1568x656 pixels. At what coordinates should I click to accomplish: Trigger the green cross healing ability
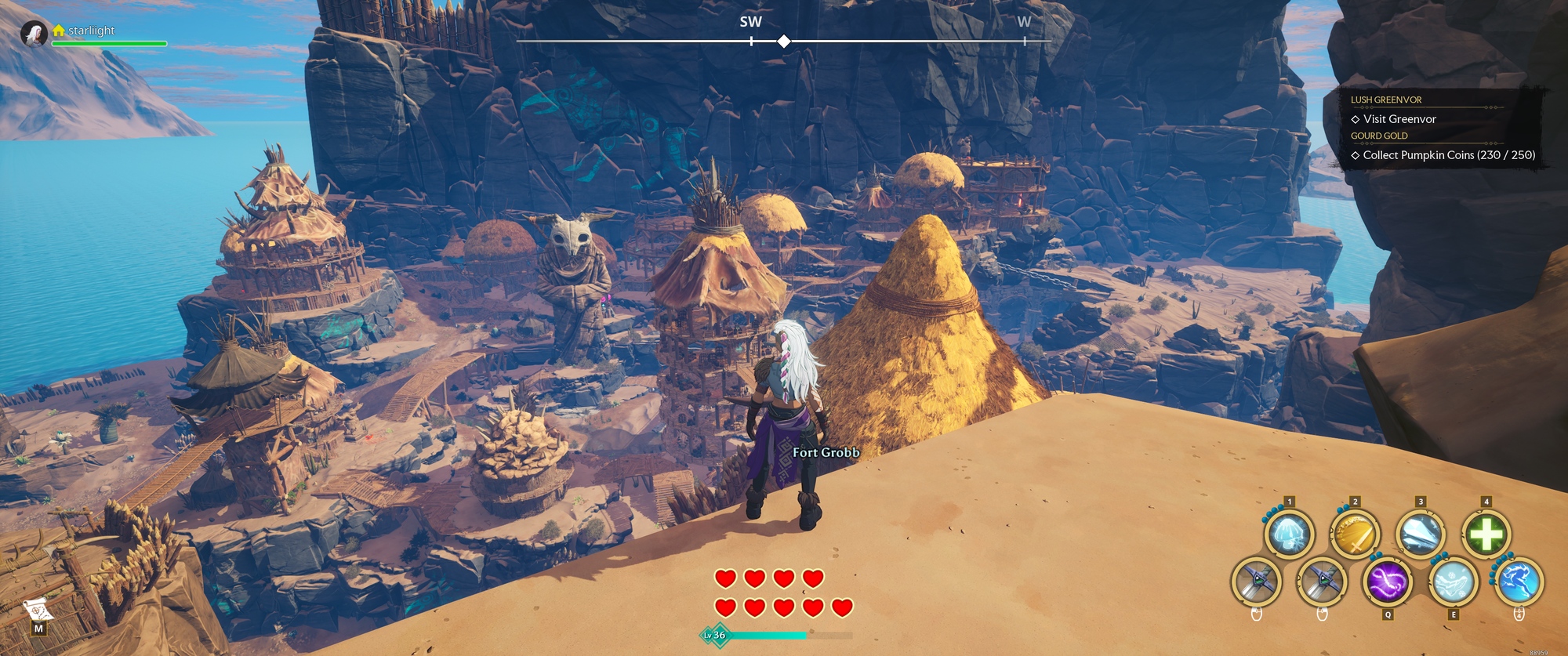[1486, 535]
